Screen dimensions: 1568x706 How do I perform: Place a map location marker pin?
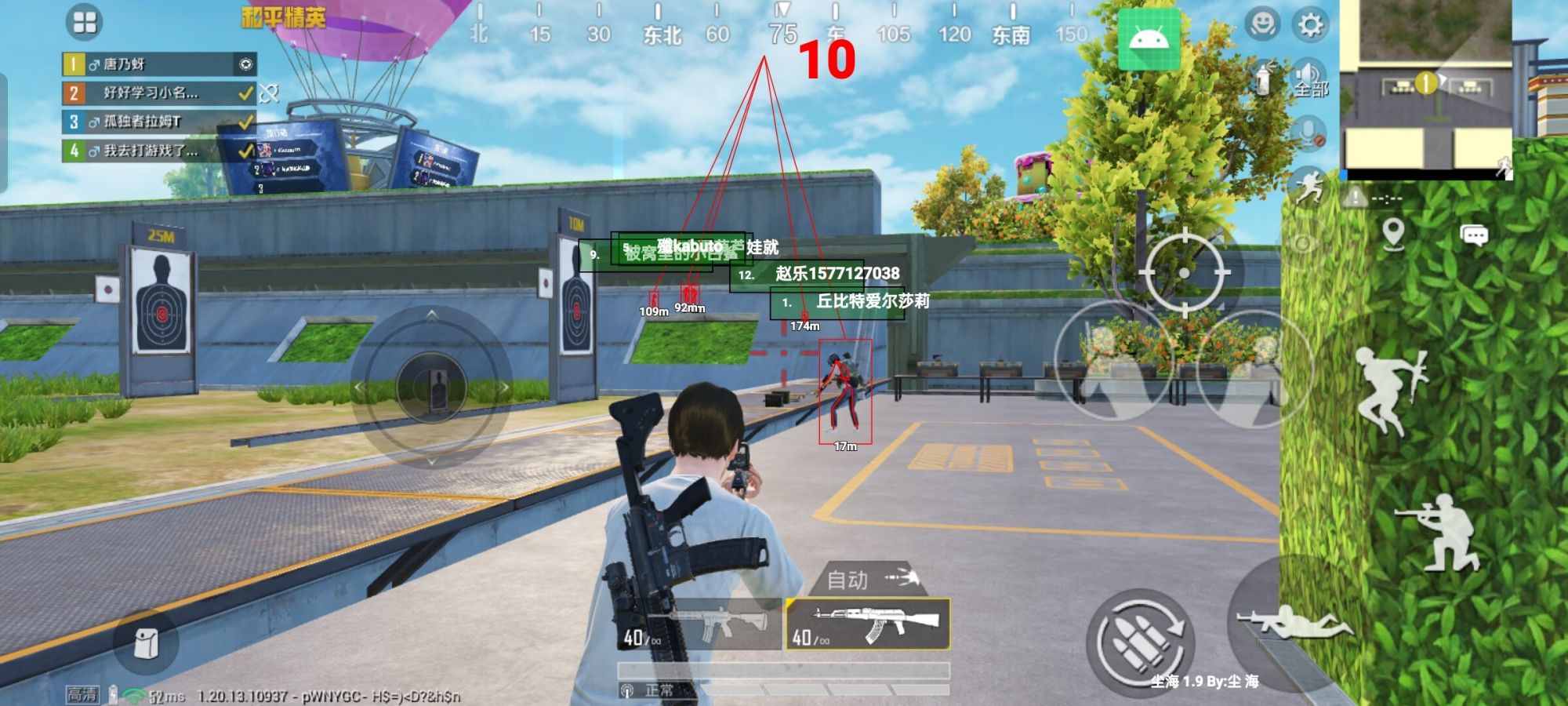[x=1393, y=234]
